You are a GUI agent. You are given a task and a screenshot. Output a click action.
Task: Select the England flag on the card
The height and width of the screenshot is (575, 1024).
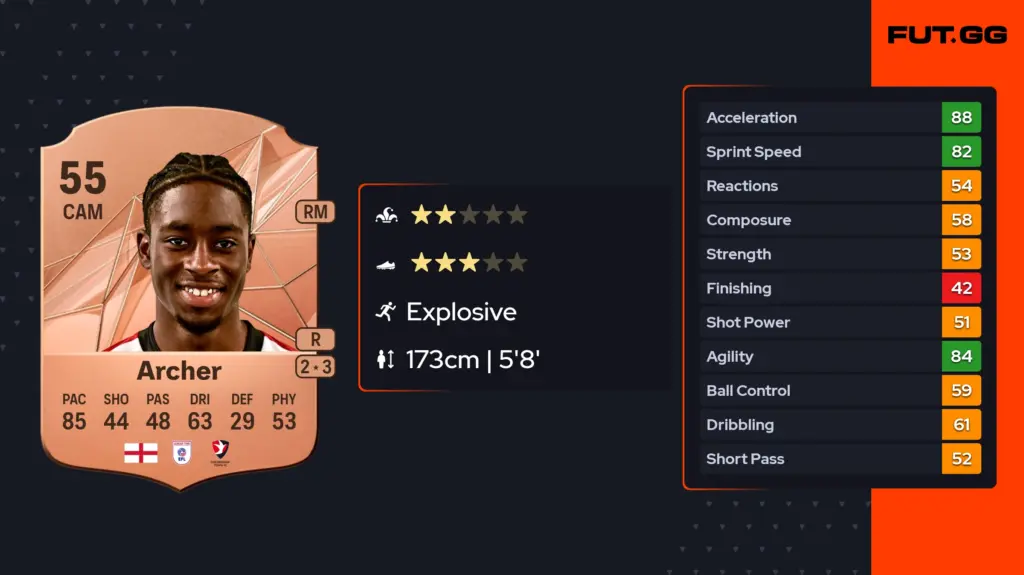coord(140,453)
